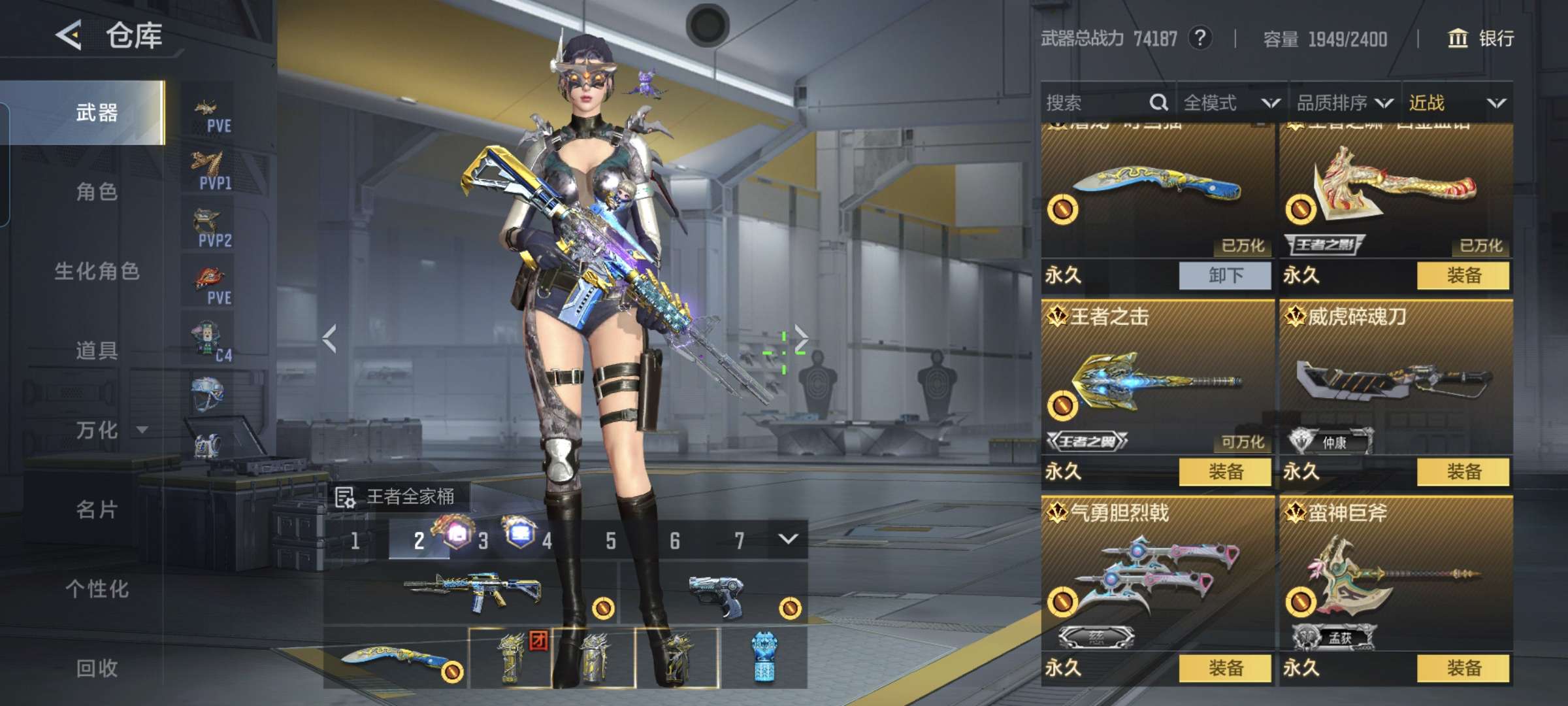Open the 全模式 mode filter dropdown

click(1231, 103)
